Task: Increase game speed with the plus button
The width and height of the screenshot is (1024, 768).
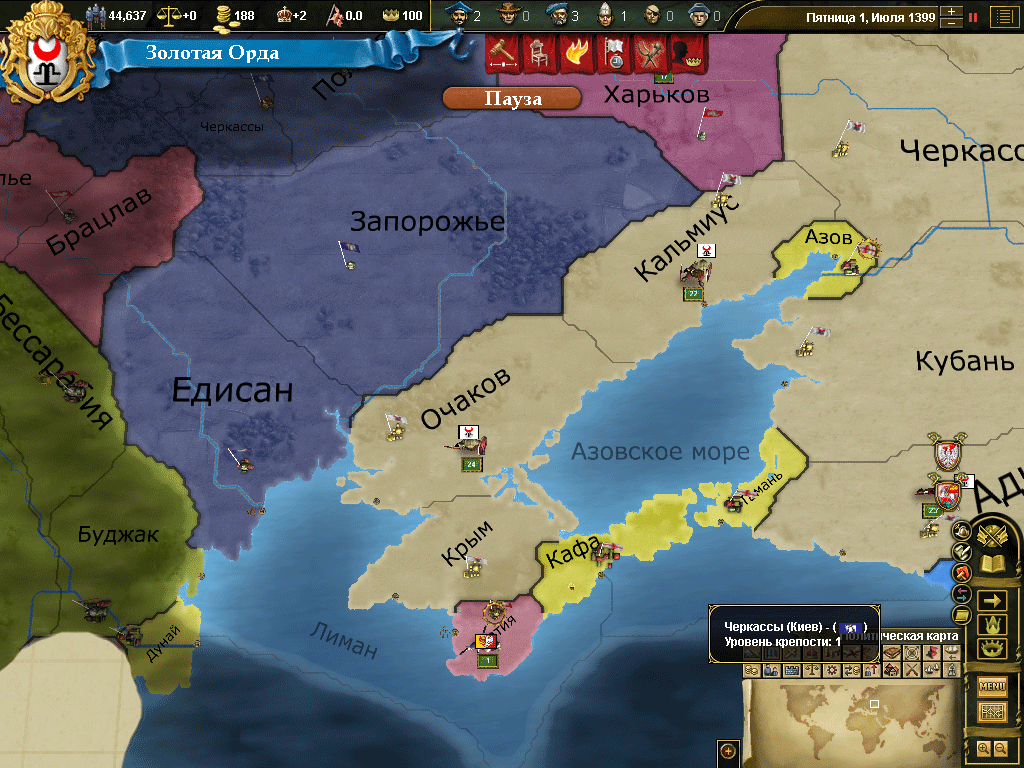Action: coord(951,12)
